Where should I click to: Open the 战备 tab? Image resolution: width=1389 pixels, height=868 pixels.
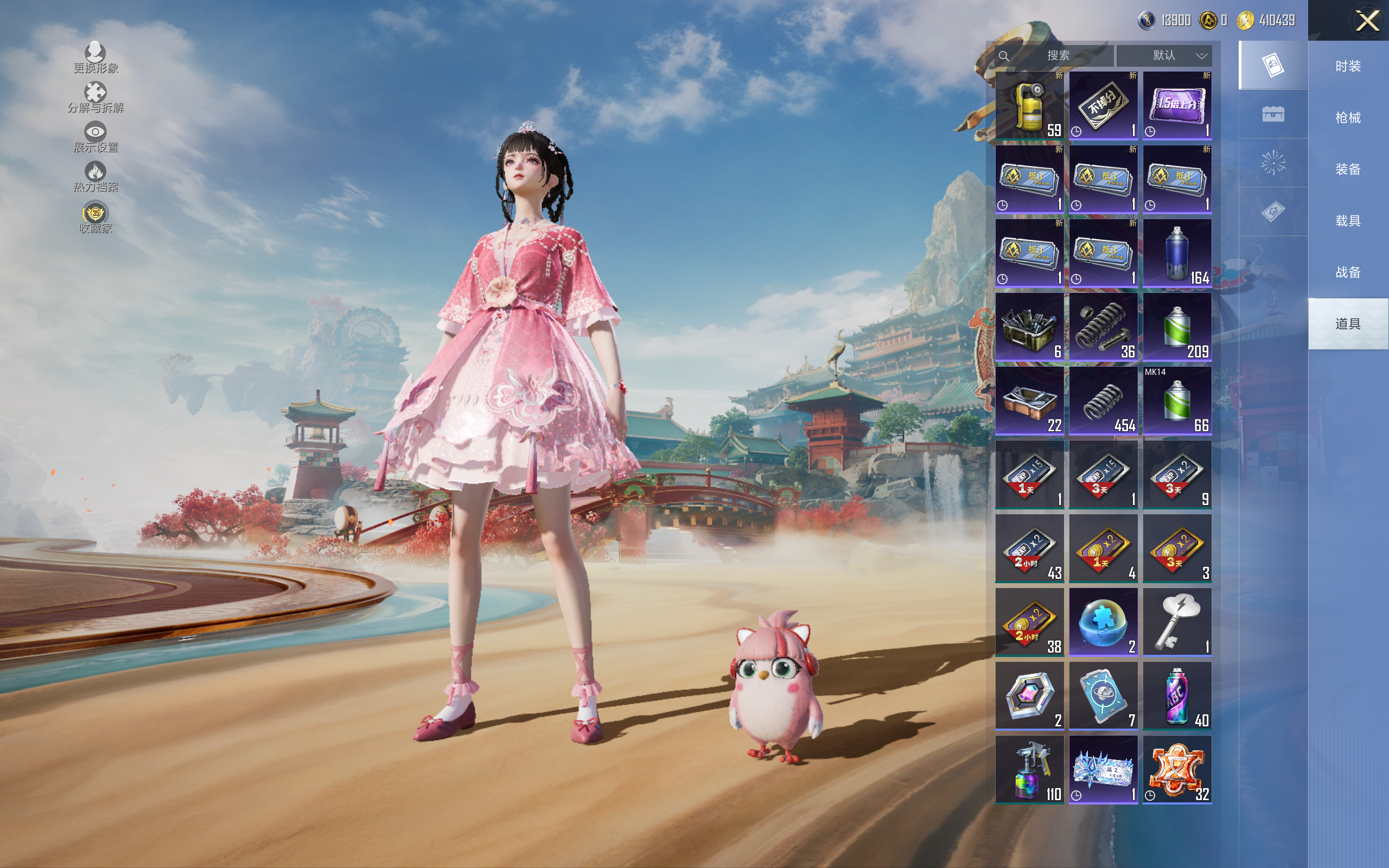click(x=1348, y=272)
